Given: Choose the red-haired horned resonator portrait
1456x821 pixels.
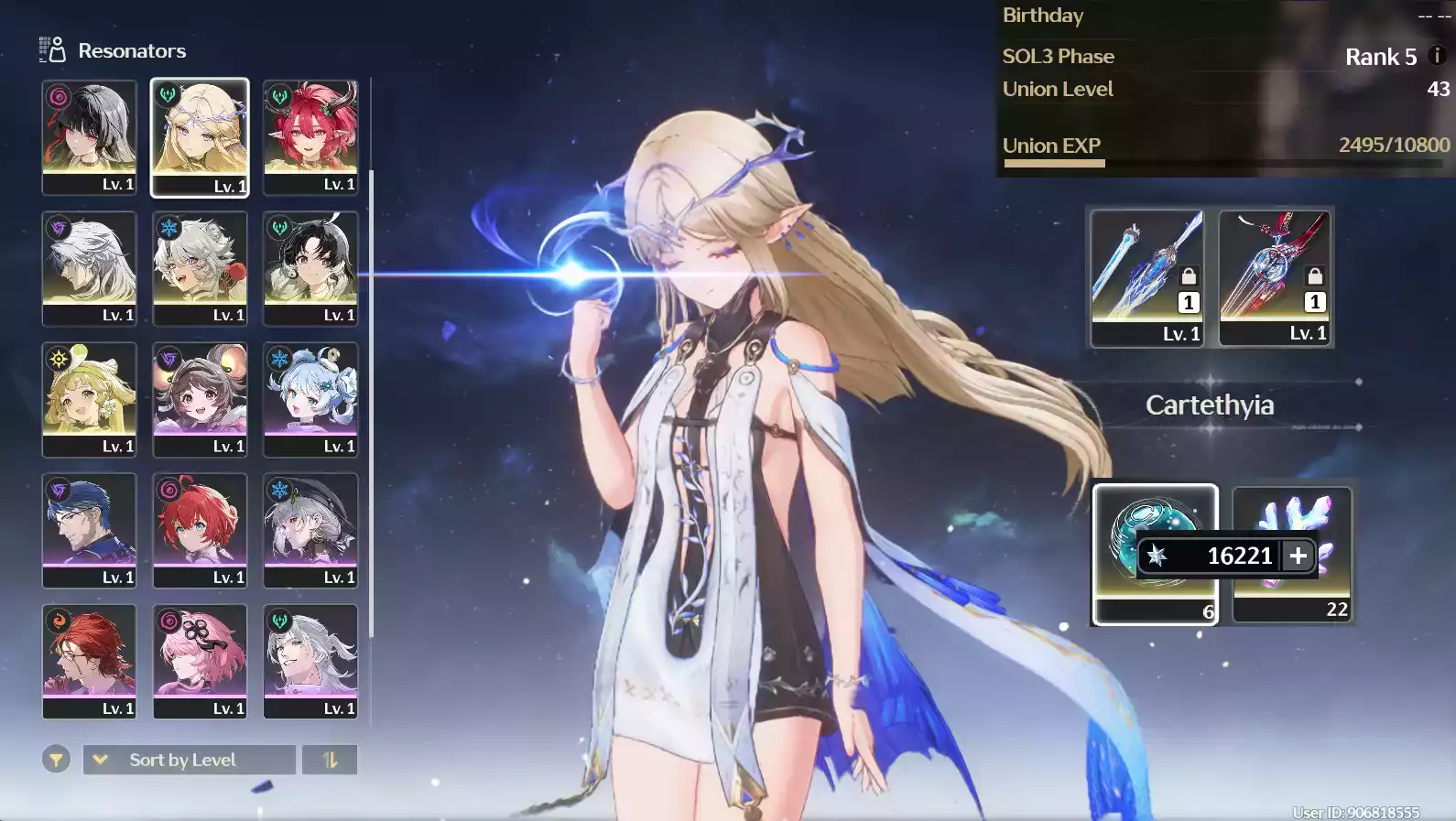Looking at the screenshot, I should [x=310, y=136].
